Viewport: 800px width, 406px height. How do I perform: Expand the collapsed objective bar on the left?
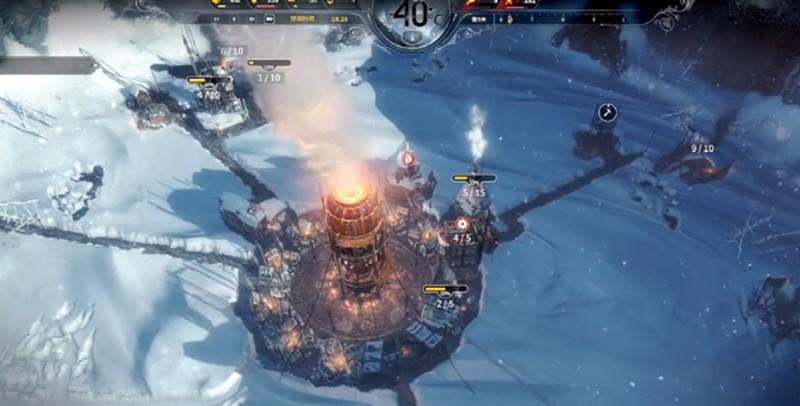point(48,65)
